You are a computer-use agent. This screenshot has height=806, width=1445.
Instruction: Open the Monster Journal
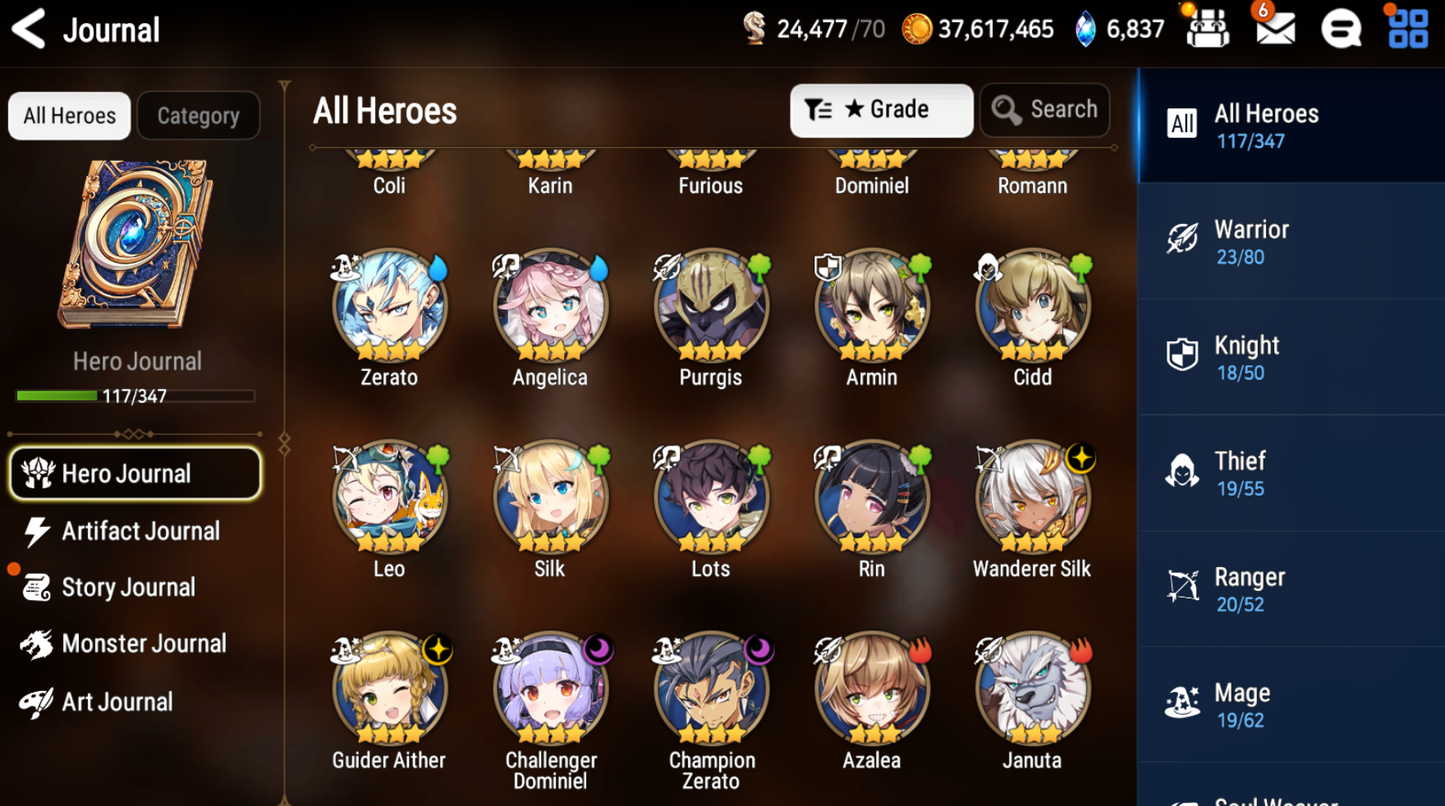(140, 644)
